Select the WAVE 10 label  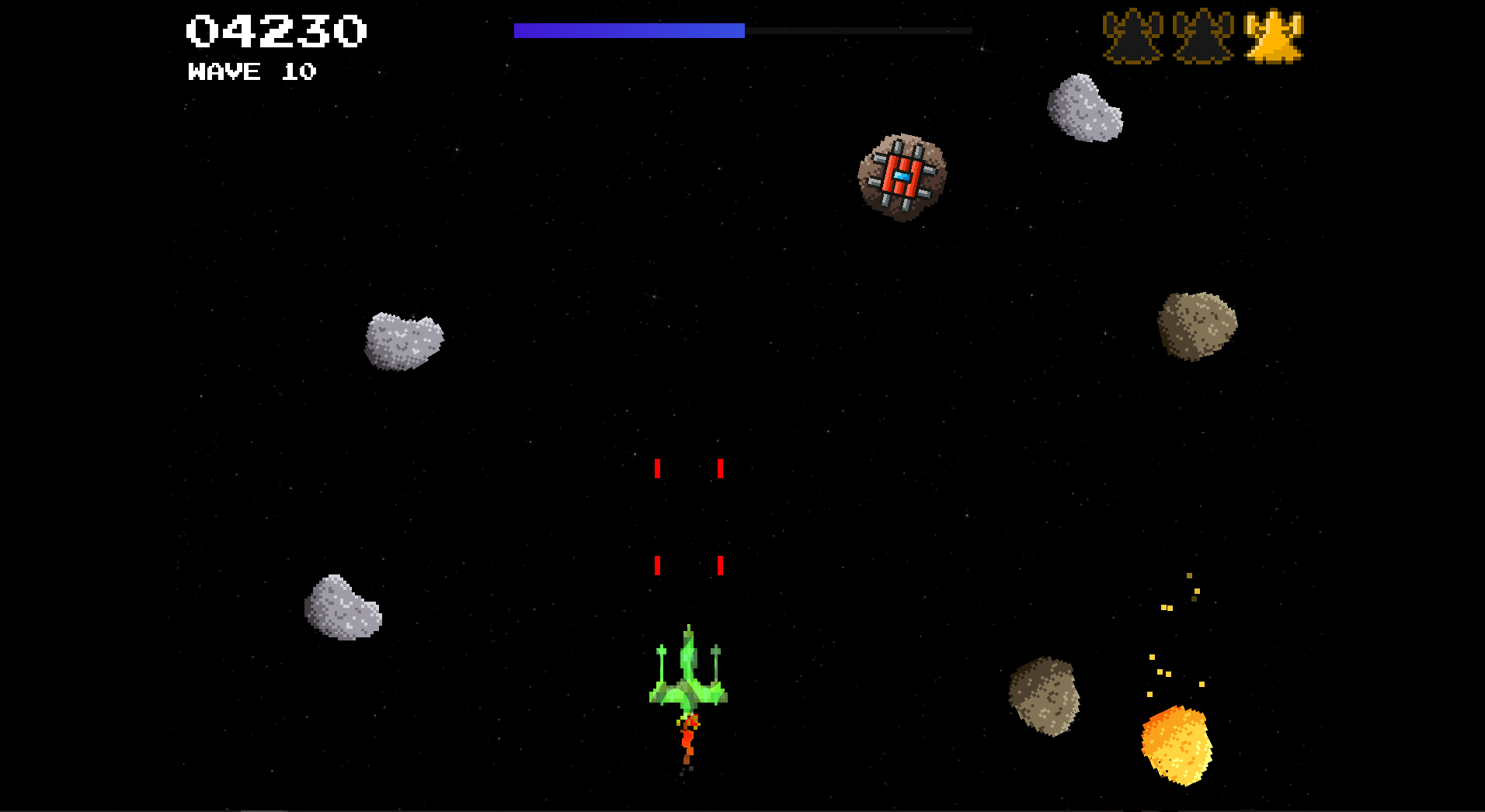(x=250, y=71)
